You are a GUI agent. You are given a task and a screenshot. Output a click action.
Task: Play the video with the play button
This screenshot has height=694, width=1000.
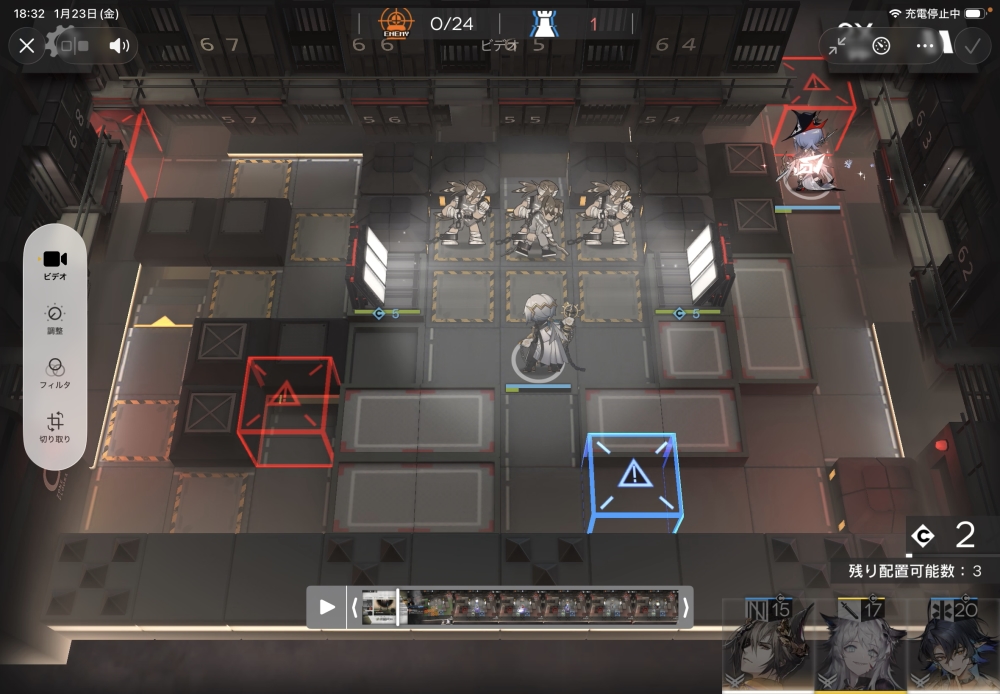click(x=327, y=606)
